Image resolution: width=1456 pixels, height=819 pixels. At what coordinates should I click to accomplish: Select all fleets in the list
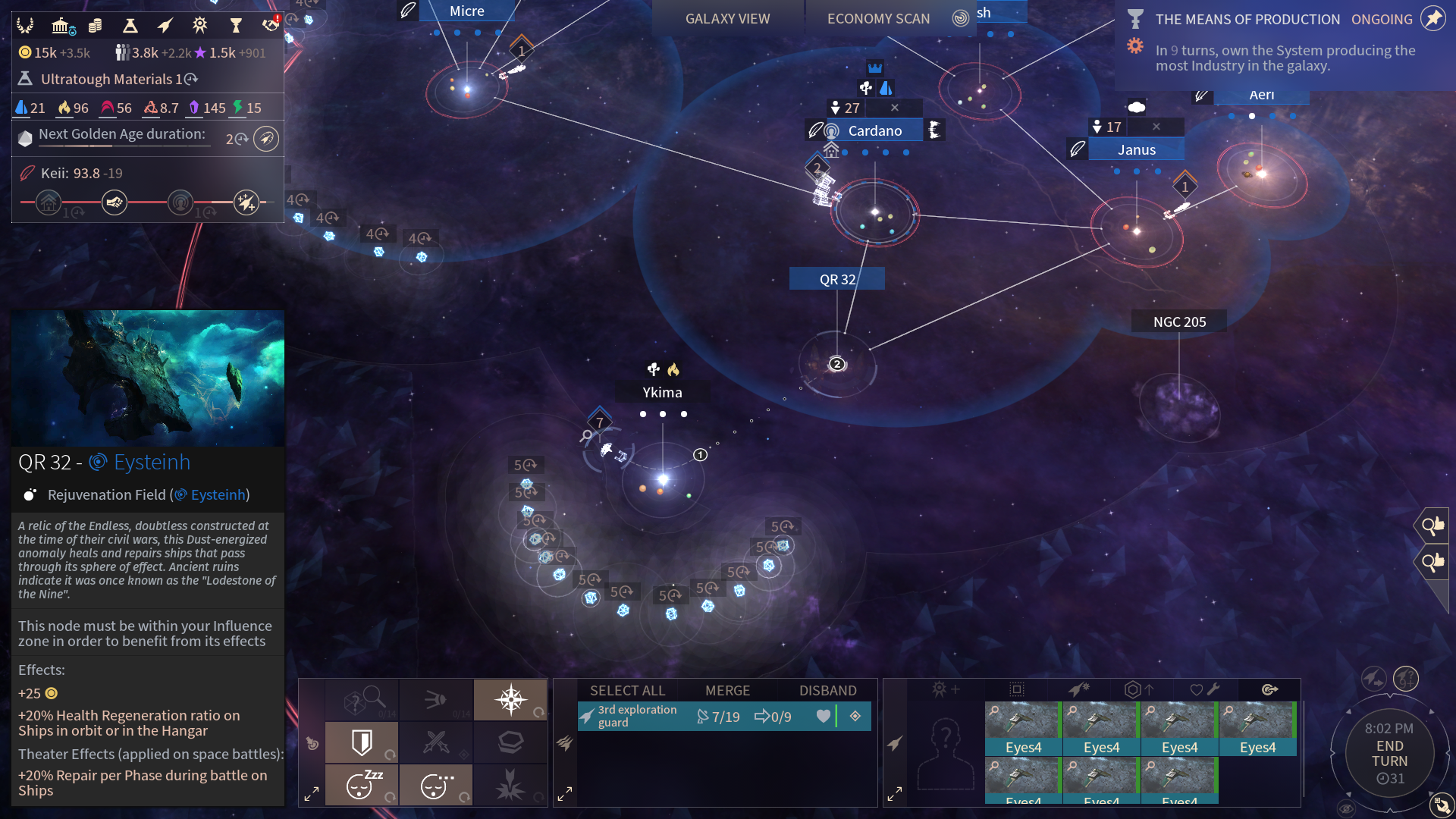(x=627, y=690)
